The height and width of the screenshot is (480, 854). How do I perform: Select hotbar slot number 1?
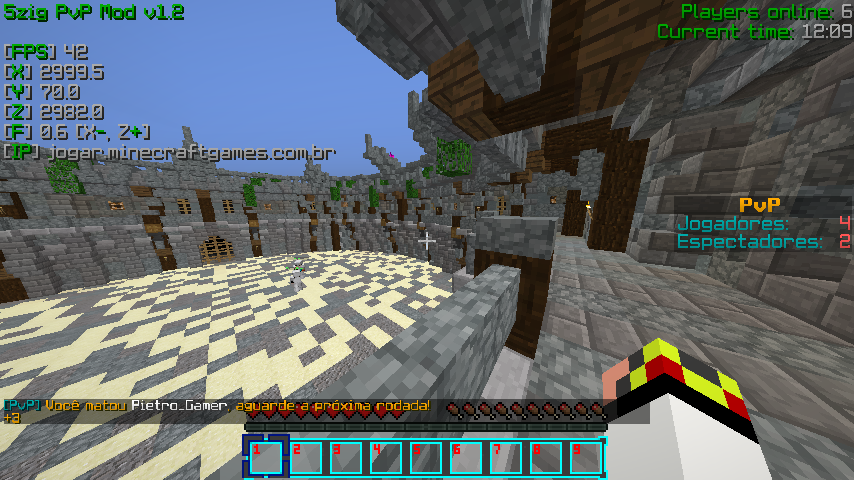click(266, 457)
